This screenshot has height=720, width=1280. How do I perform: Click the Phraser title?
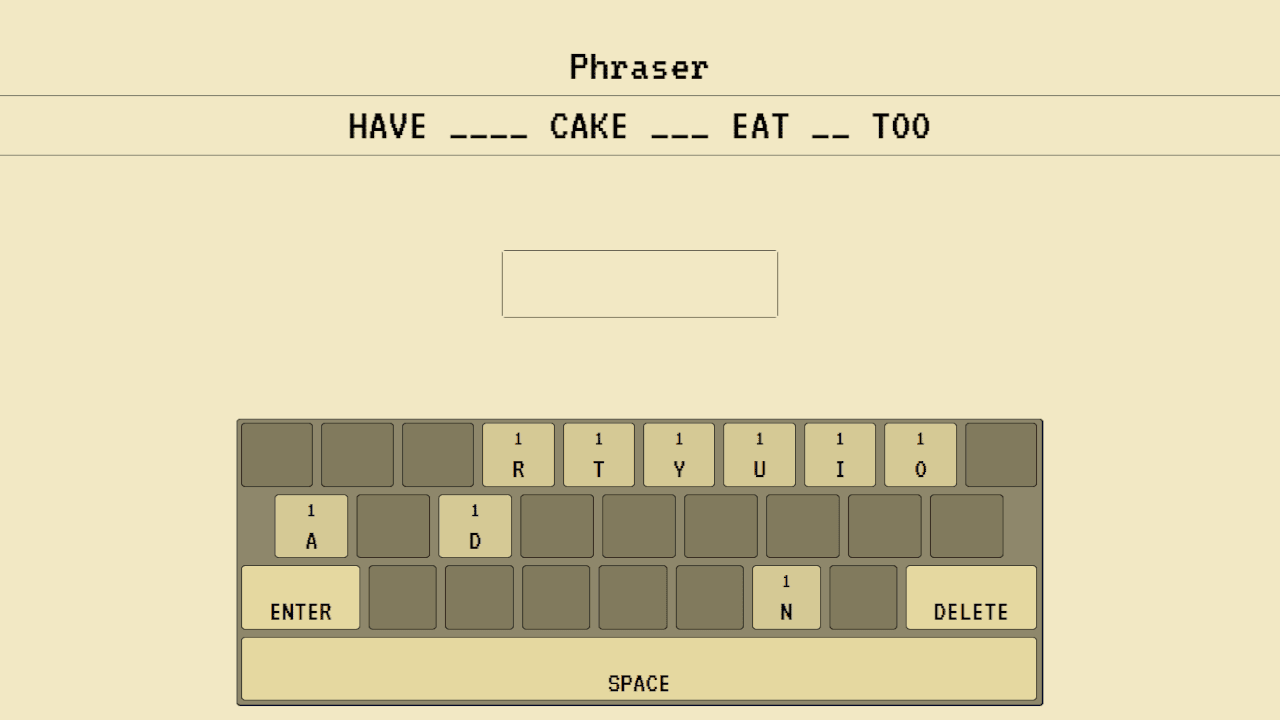(x=639, y=66)
